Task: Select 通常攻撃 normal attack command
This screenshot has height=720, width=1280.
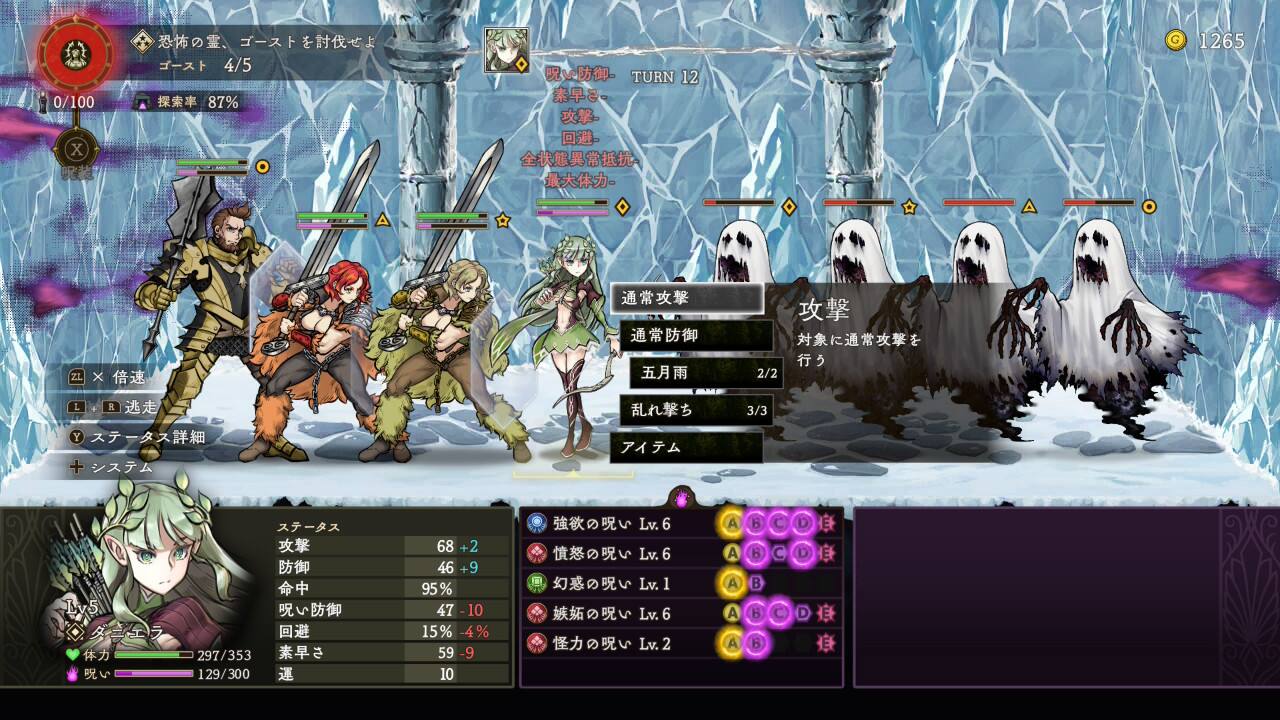Action: (x=686, y=298)
